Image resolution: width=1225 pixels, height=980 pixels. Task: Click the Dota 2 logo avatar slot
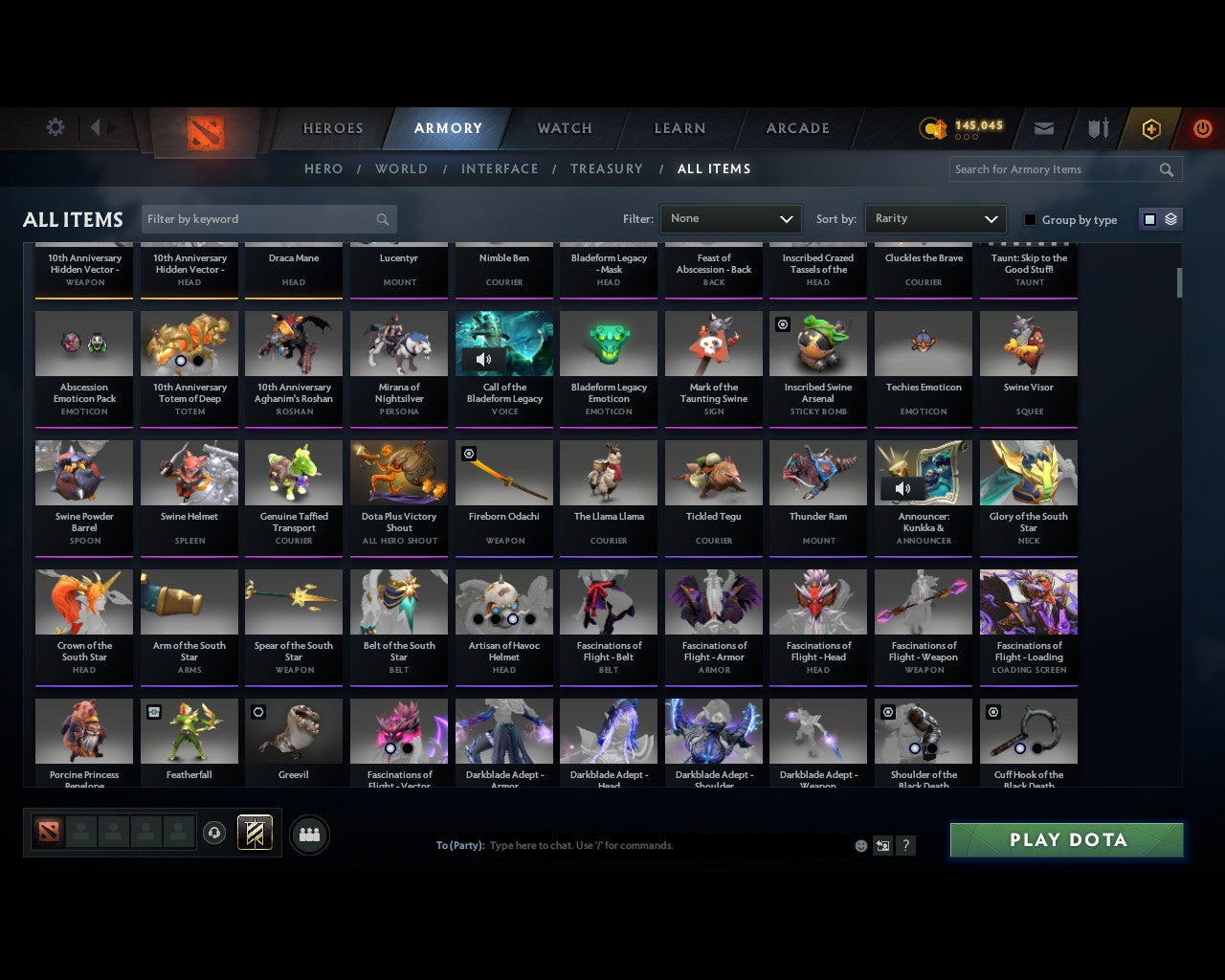50,833
